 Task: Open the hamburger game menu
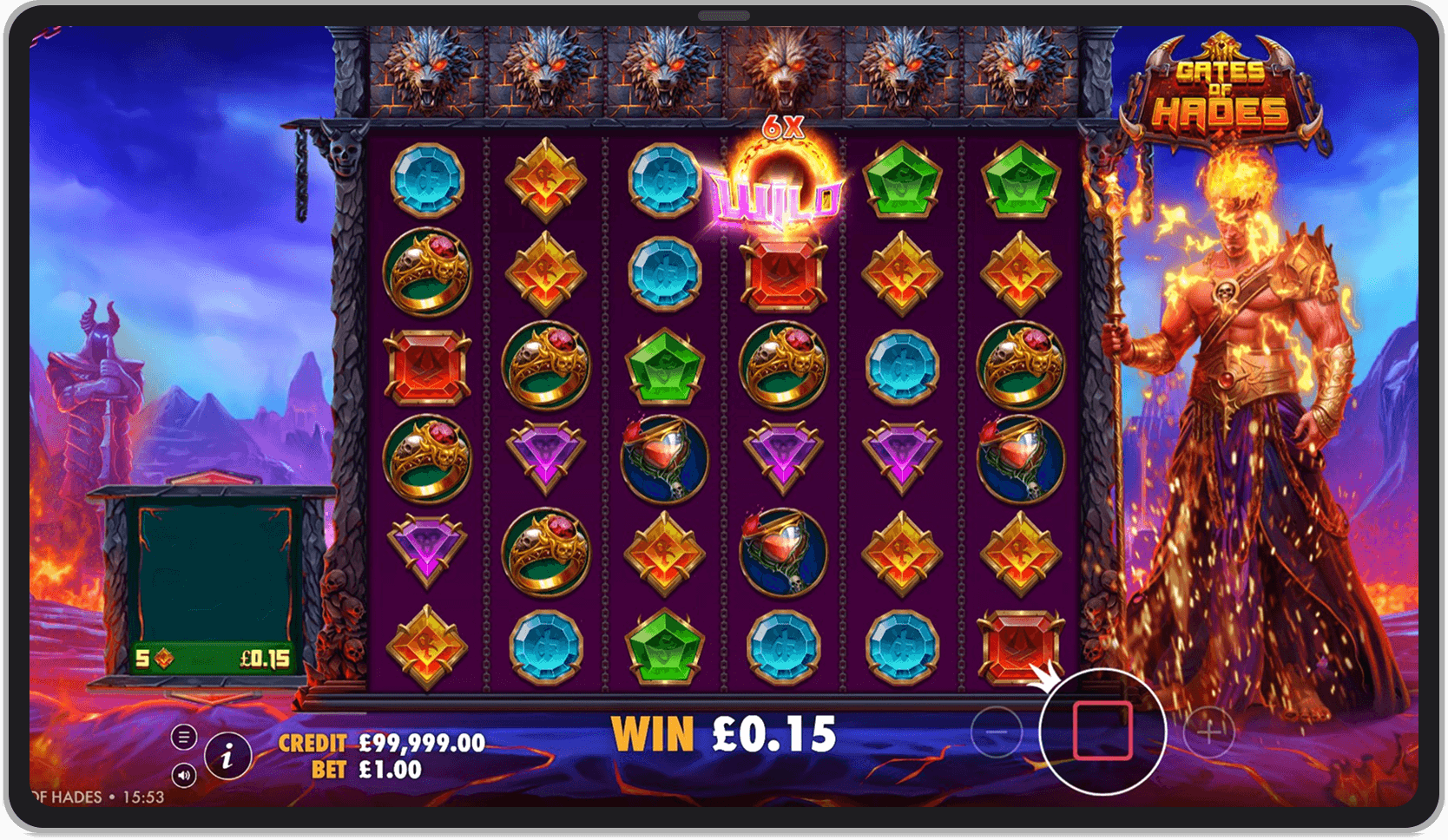point(185,737)
